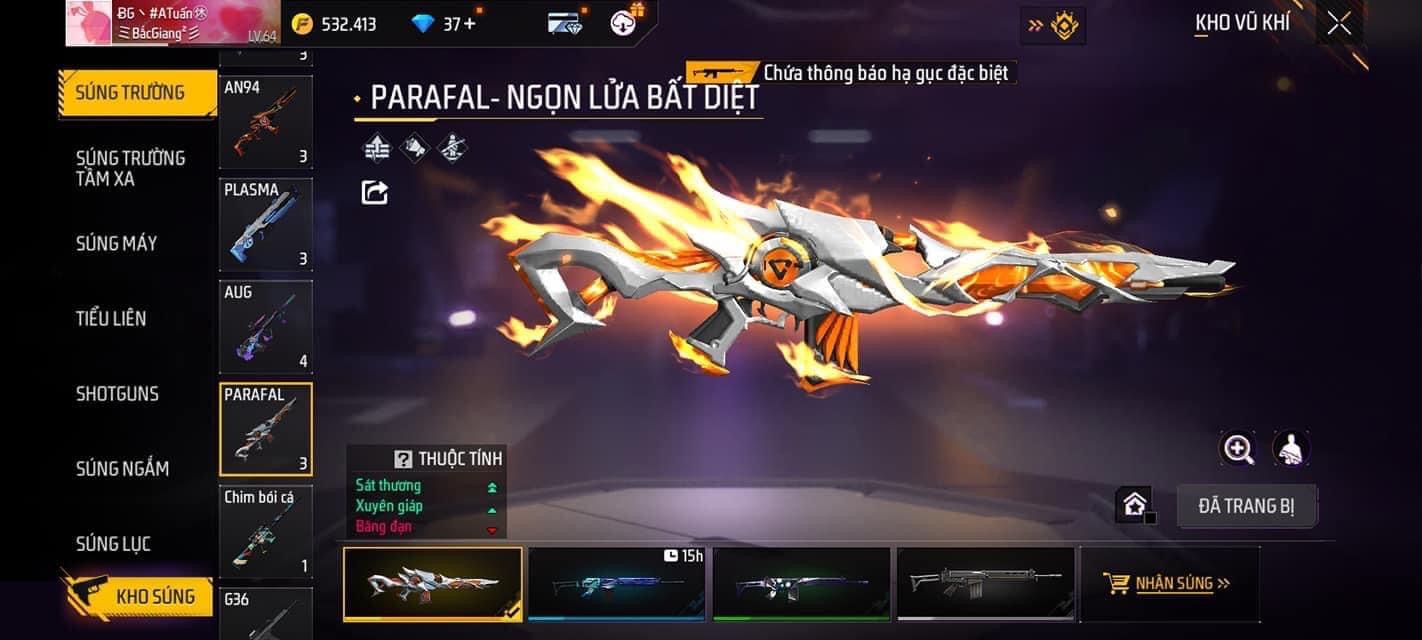The height and width of the screenshot is (640, 1422).
Task: Click the share icon below the weapon name
Action: (375, 192)
